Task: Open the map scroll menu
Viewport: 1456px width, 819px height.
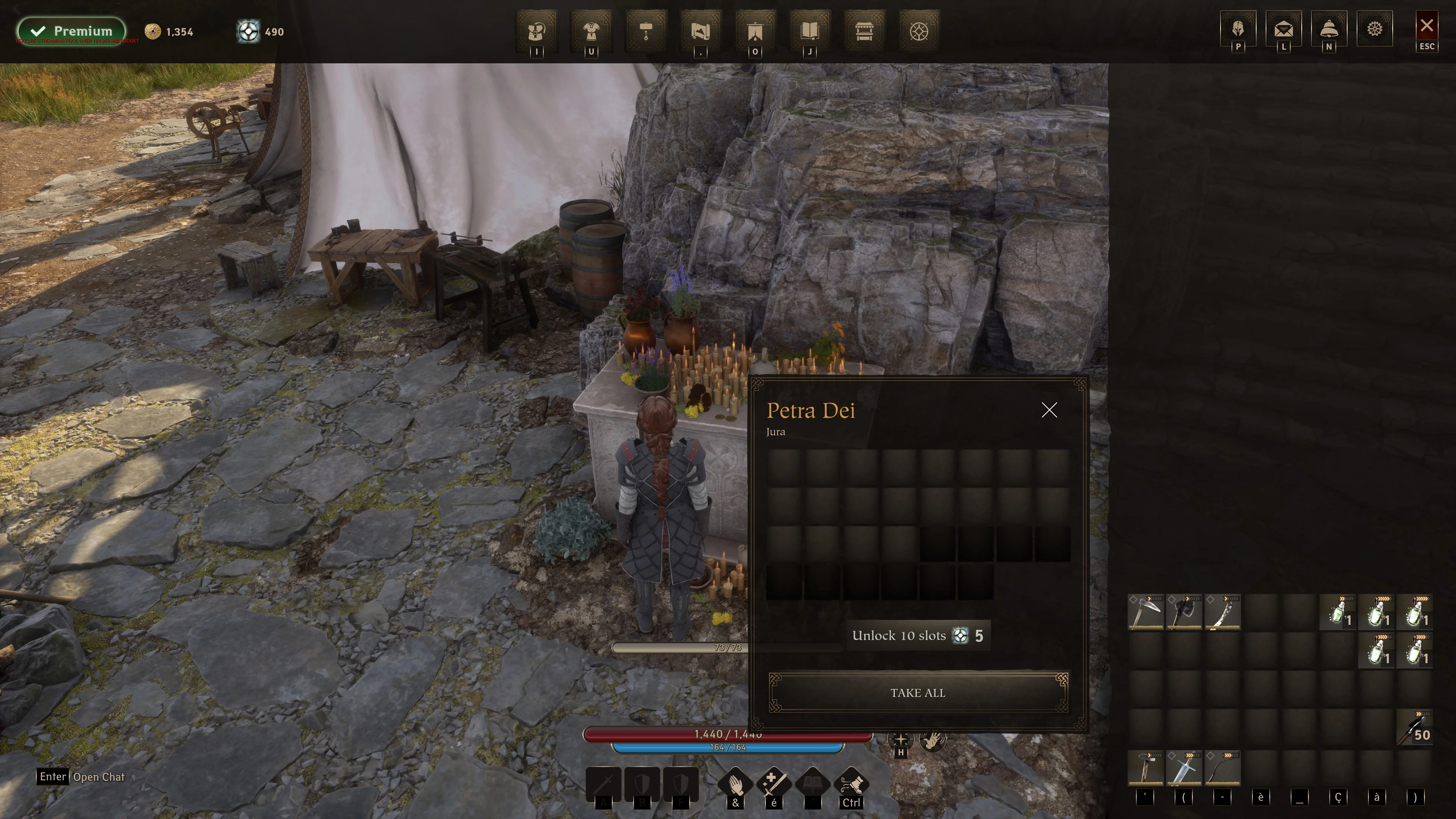Action: [x=700, y=31]
